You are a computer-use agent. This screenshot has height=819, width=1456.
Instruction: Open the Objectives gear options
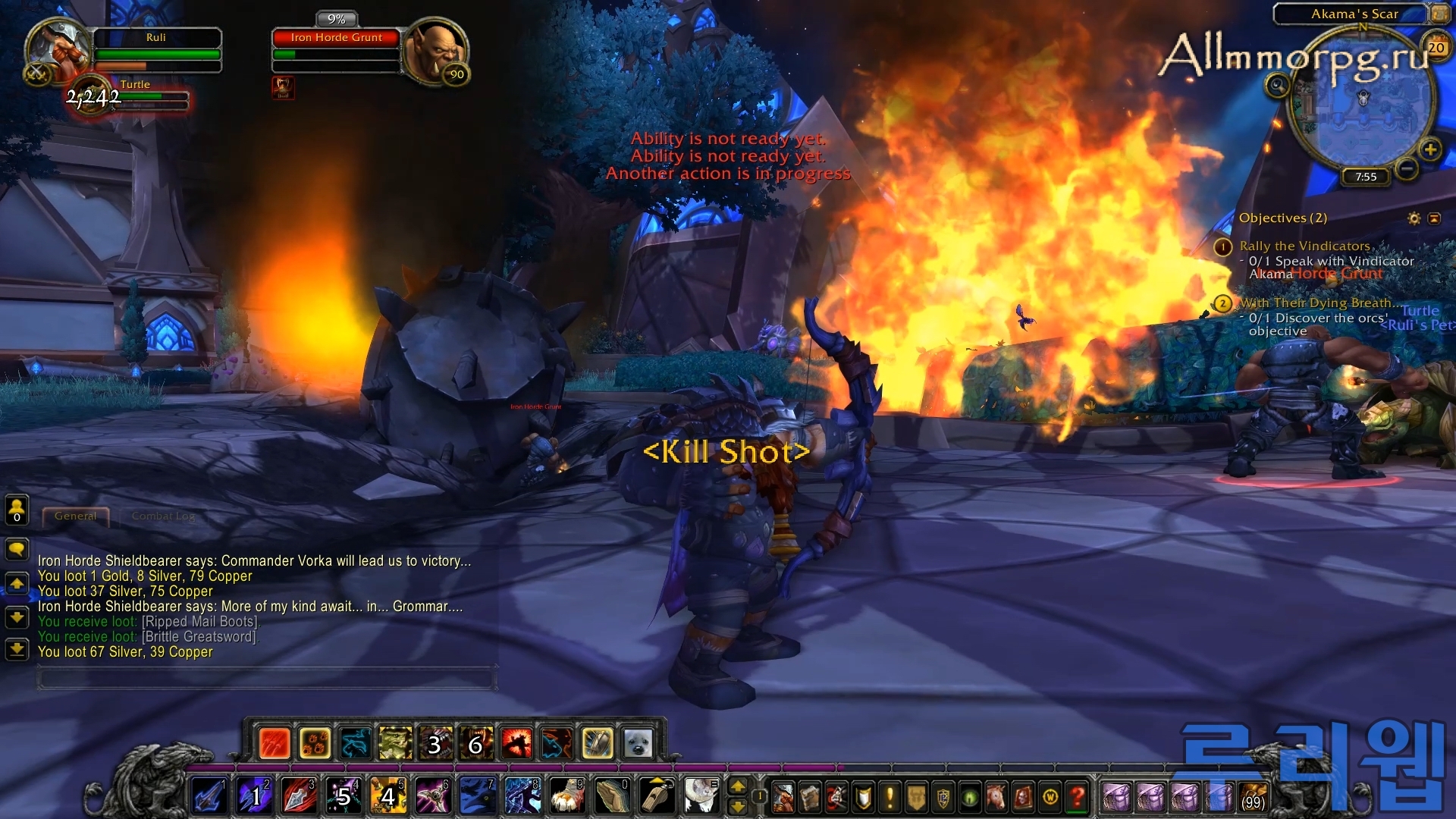1414,218
